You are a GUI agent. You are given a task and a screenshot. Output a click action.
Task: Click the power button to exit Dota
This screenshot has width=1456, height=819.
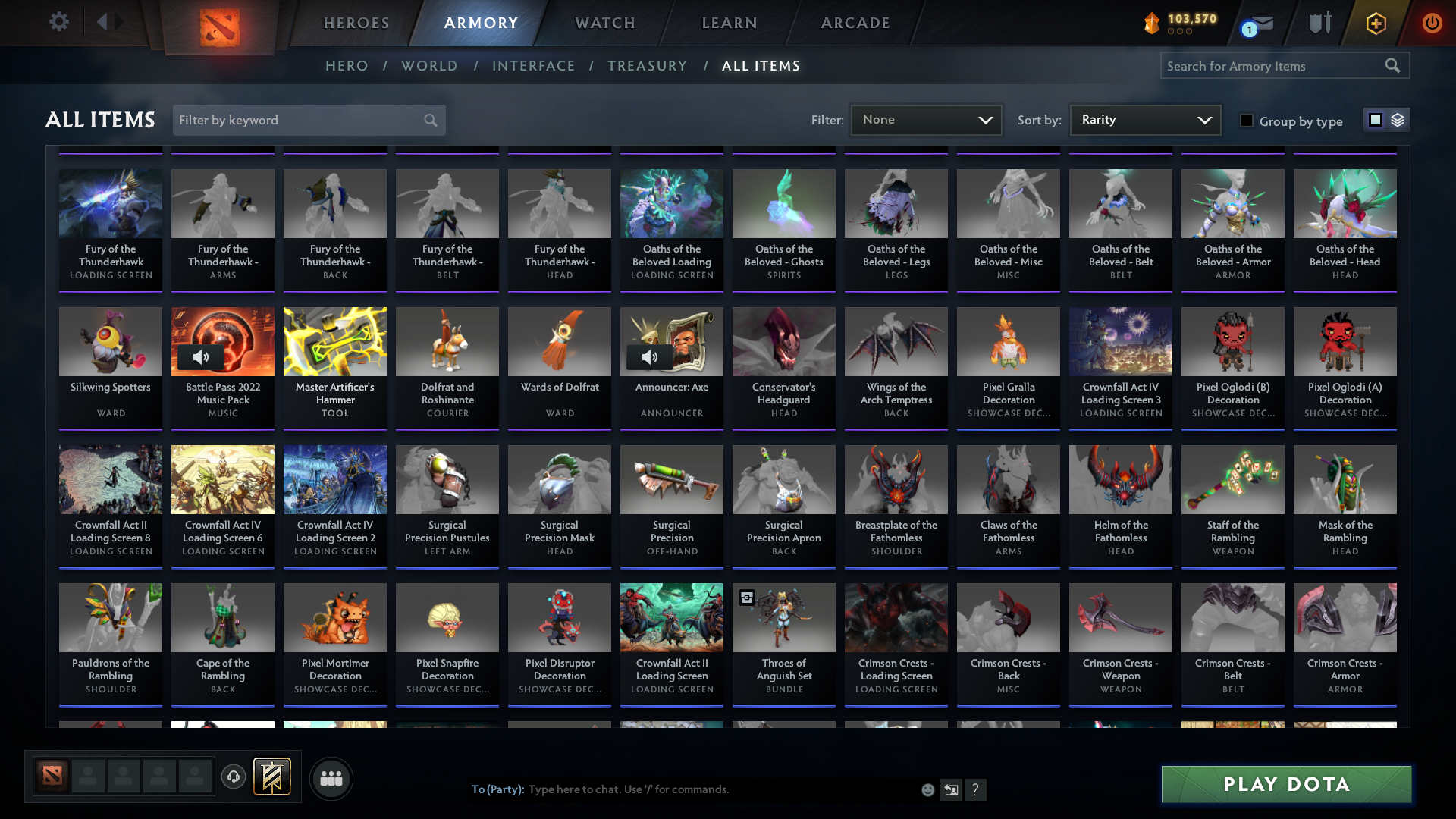1432,23
